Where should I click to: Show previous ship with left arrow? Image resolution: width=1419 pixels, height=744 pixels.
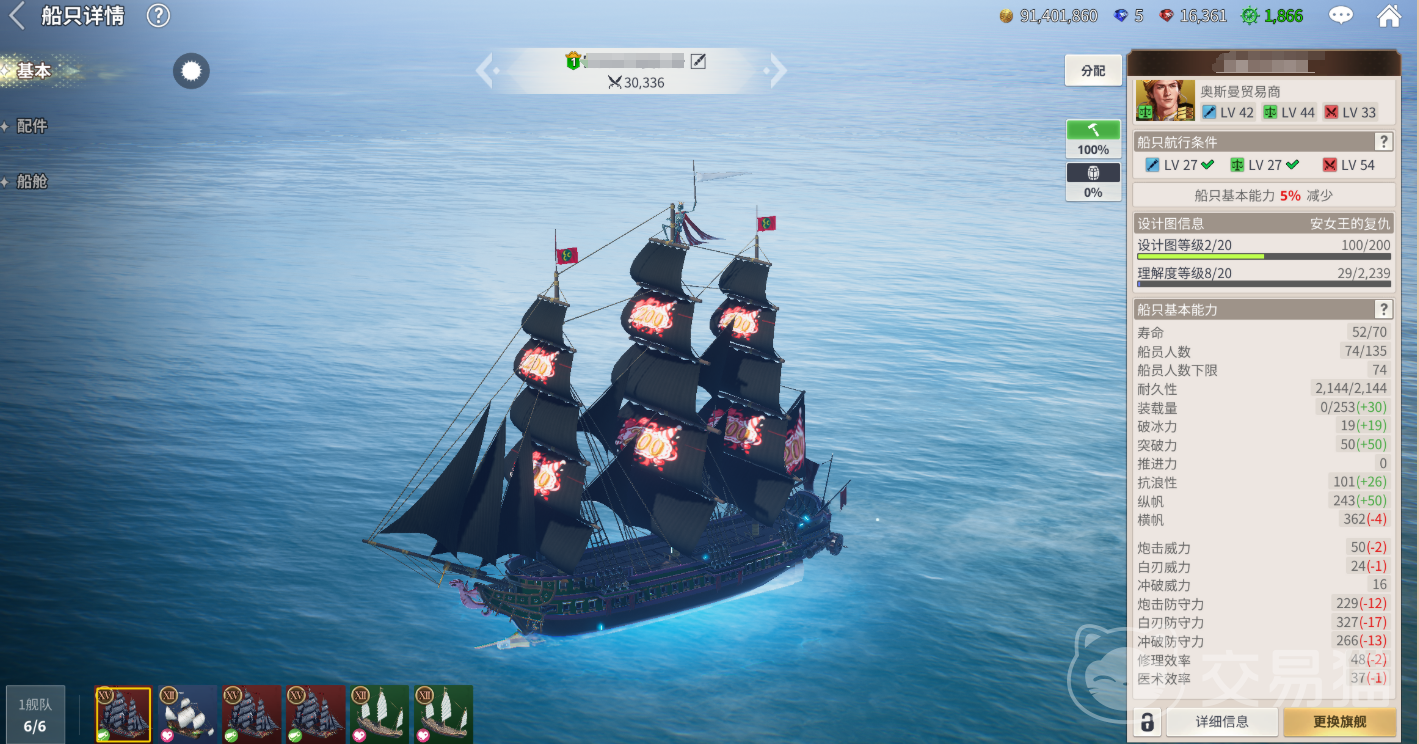click(x=485, y=71)
